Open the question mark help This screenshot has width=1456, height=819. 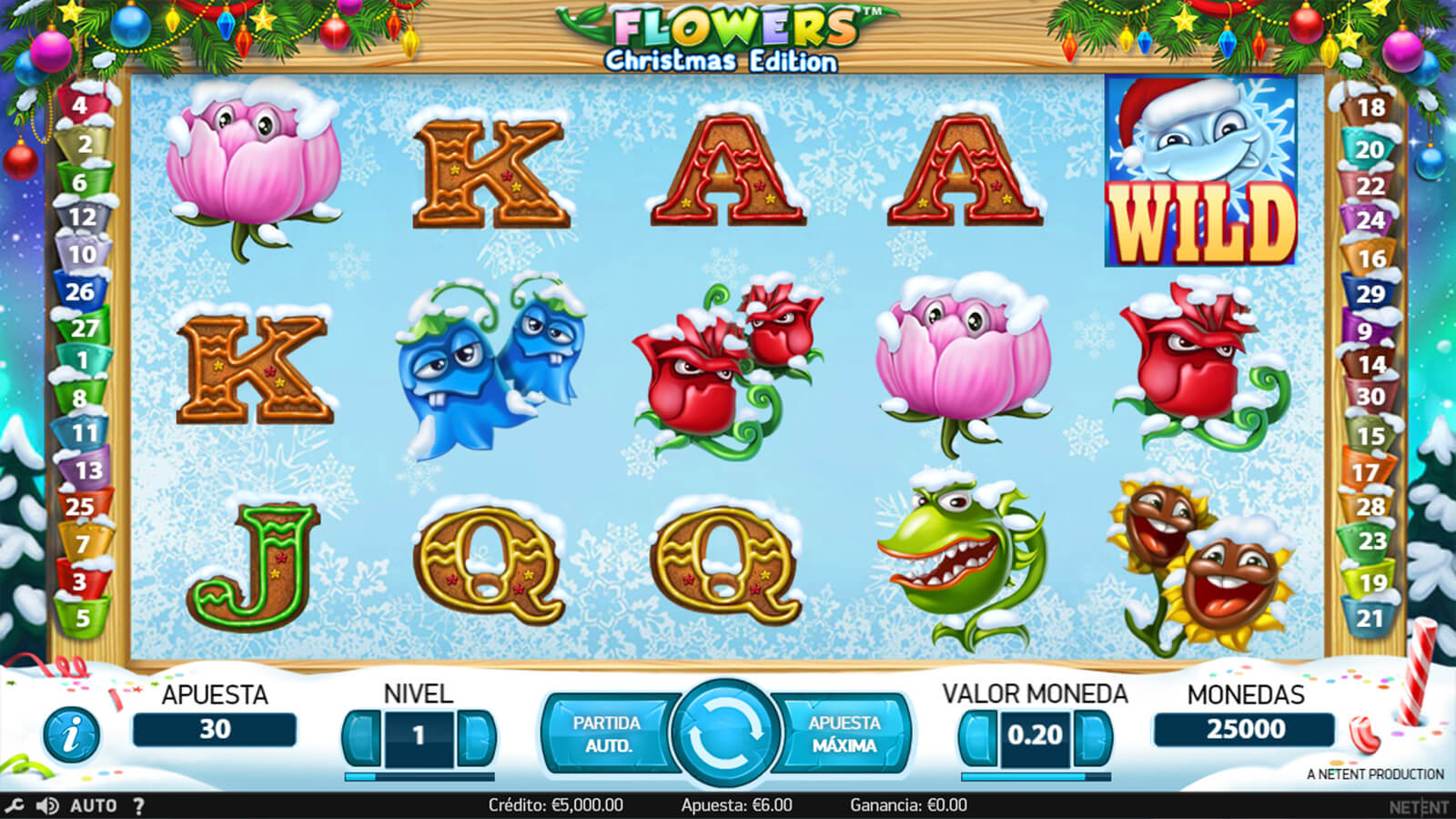click(138, 805)
